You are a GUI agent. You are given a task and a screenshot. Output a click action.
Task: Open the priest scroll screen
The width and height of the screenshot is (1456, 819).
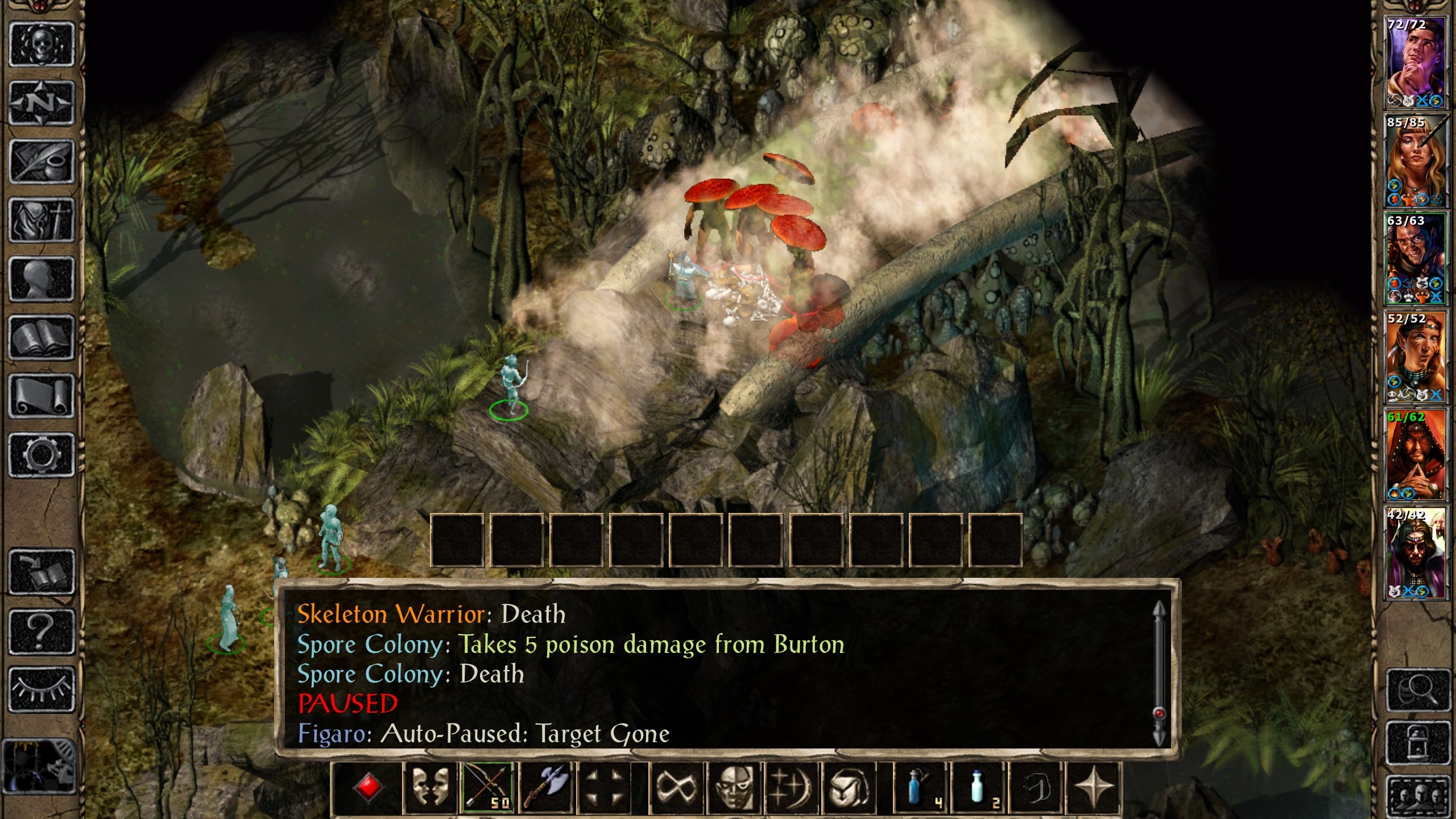(x=41, y=396)
